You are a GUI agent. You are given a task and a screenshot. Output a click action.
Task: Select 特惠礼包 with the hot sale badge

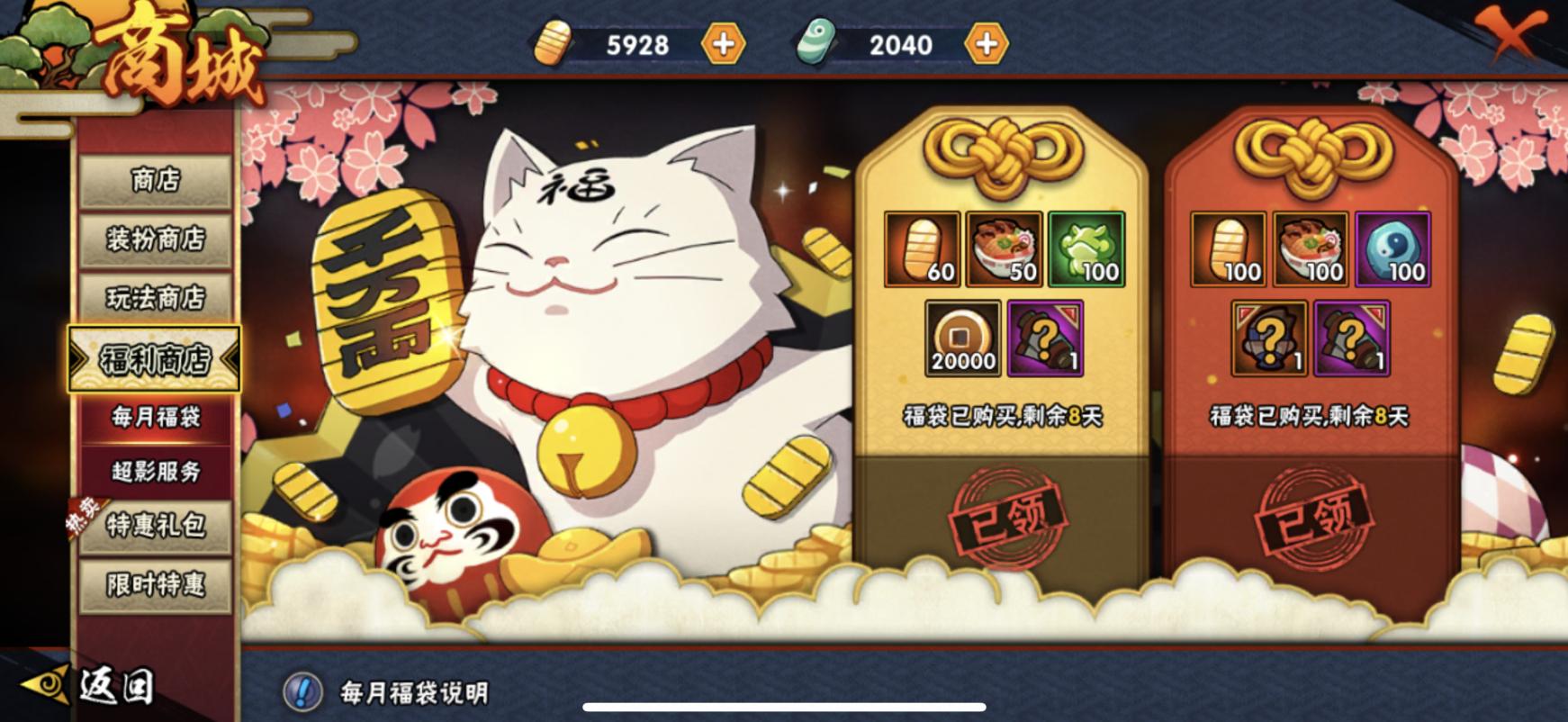(154, 526)
